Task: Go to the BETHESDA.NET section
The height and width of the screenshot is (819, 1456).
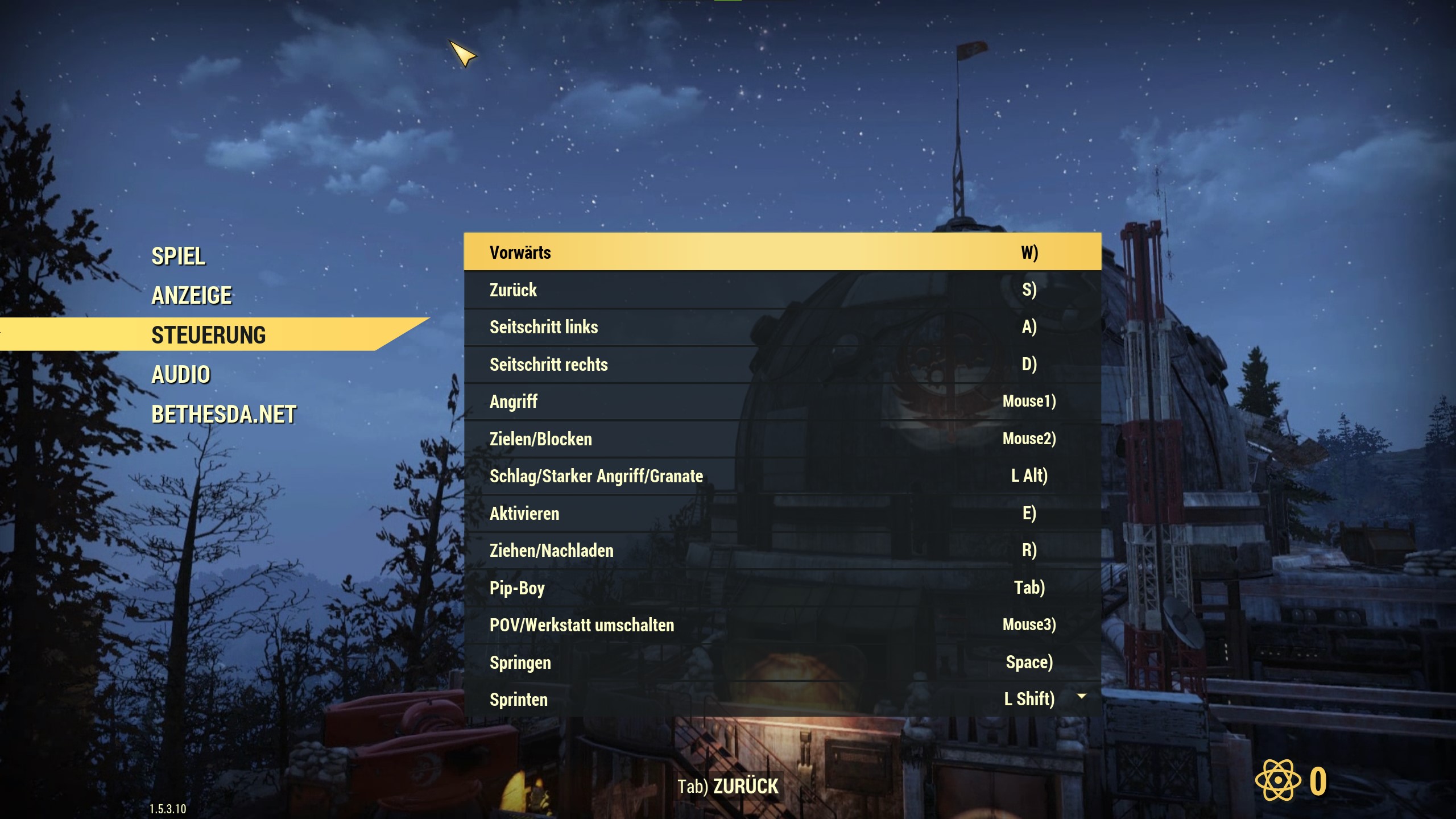Action: point(224,415)
